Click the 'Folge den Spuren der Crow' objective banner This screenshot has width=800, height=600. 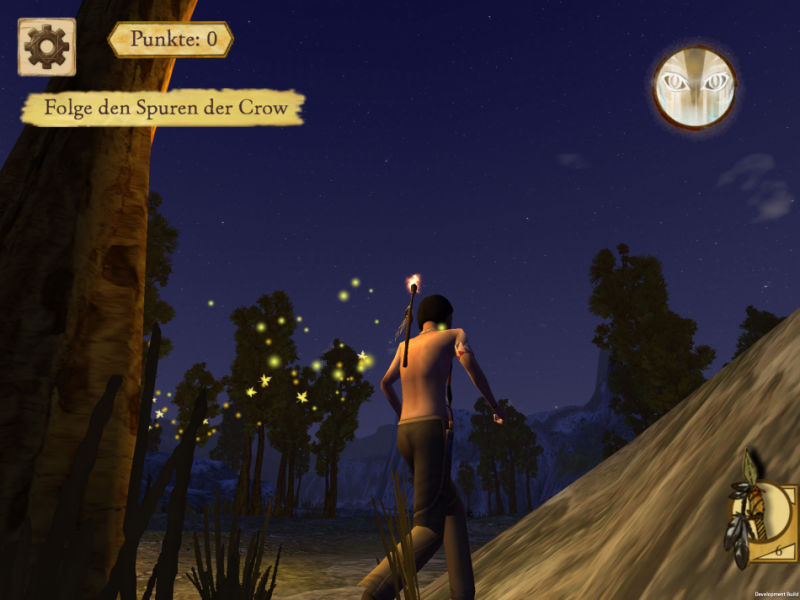coord(162,108)
